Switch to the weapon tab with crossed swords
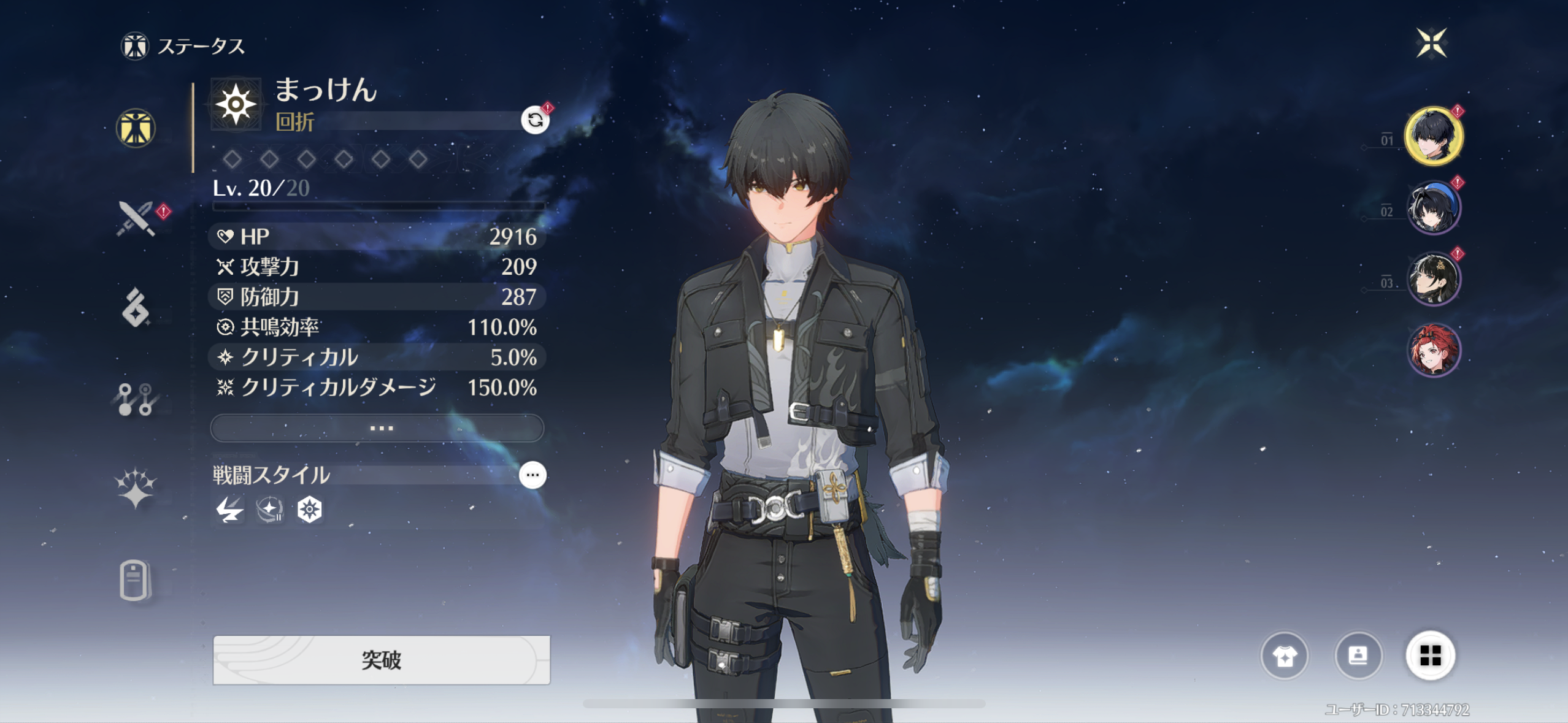 click(136, 219)
